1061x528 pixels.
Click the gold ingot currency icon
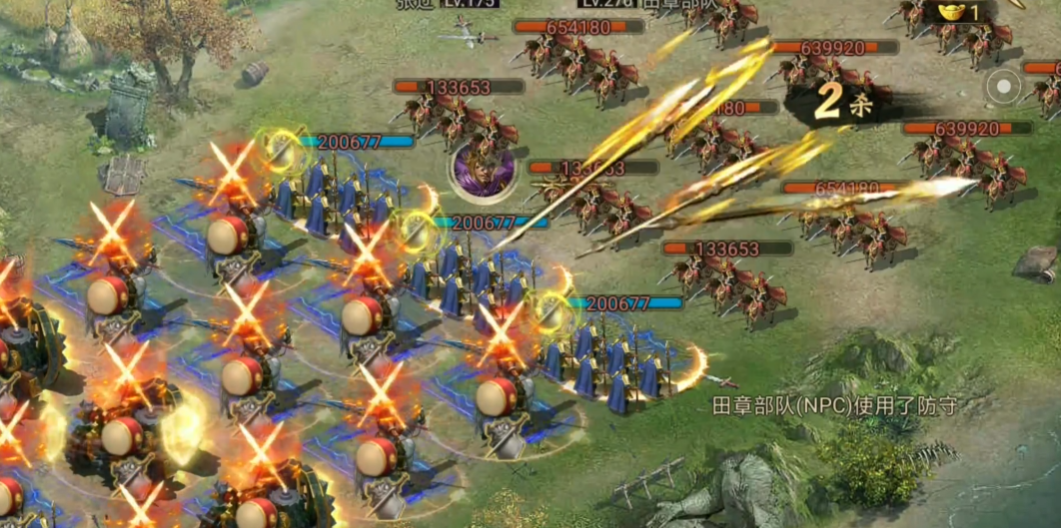[951, 12]
